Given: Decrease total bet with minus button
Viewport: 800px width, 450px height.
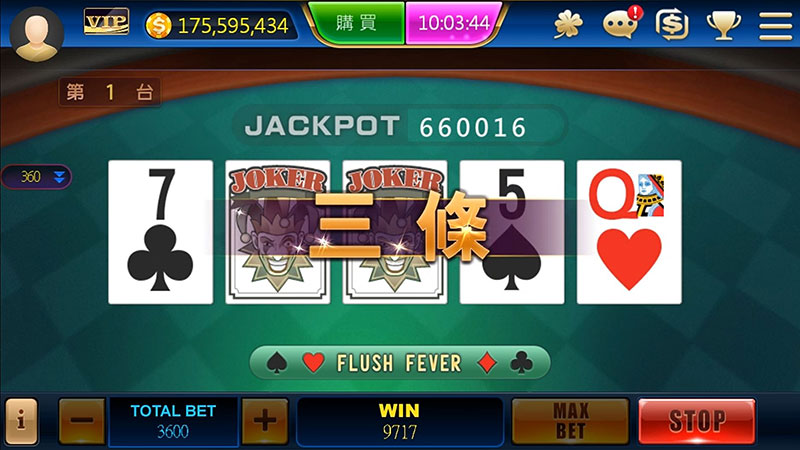Looking at the screenshot, I should [x=82, y=422].
